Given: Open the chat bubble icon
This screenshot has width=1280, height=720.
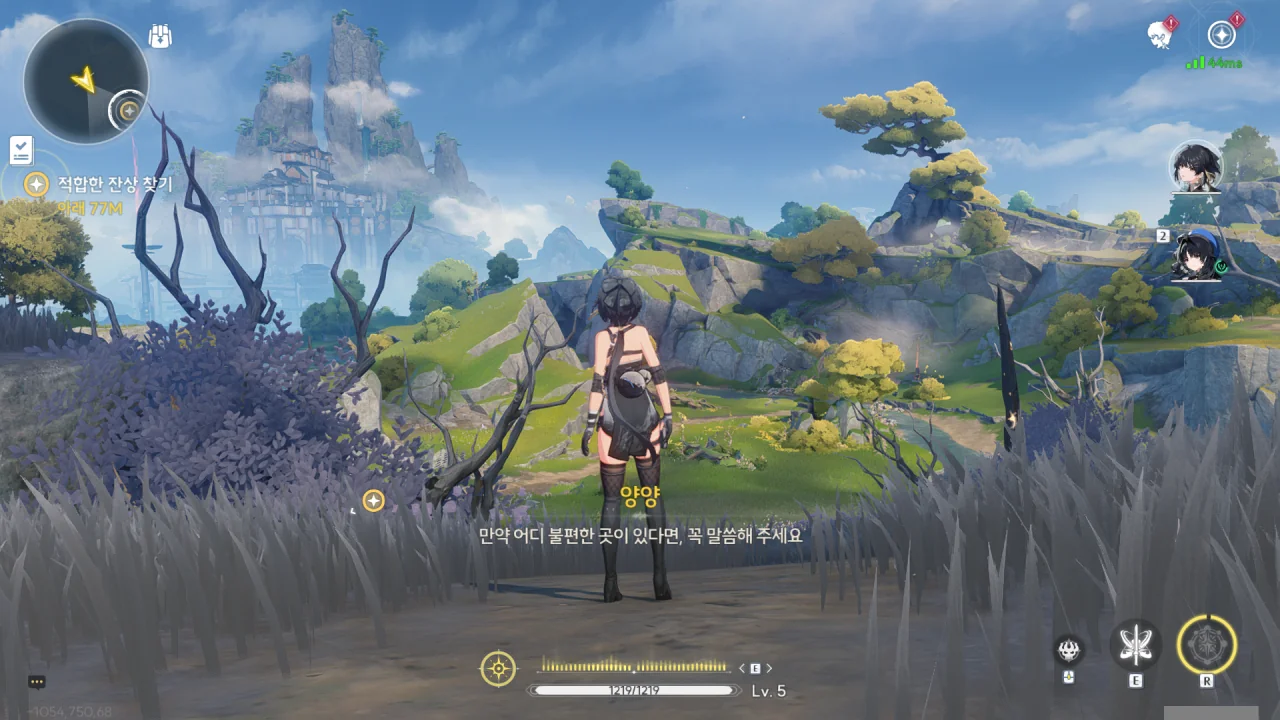Looking at the screenshot, I should 37,682.
